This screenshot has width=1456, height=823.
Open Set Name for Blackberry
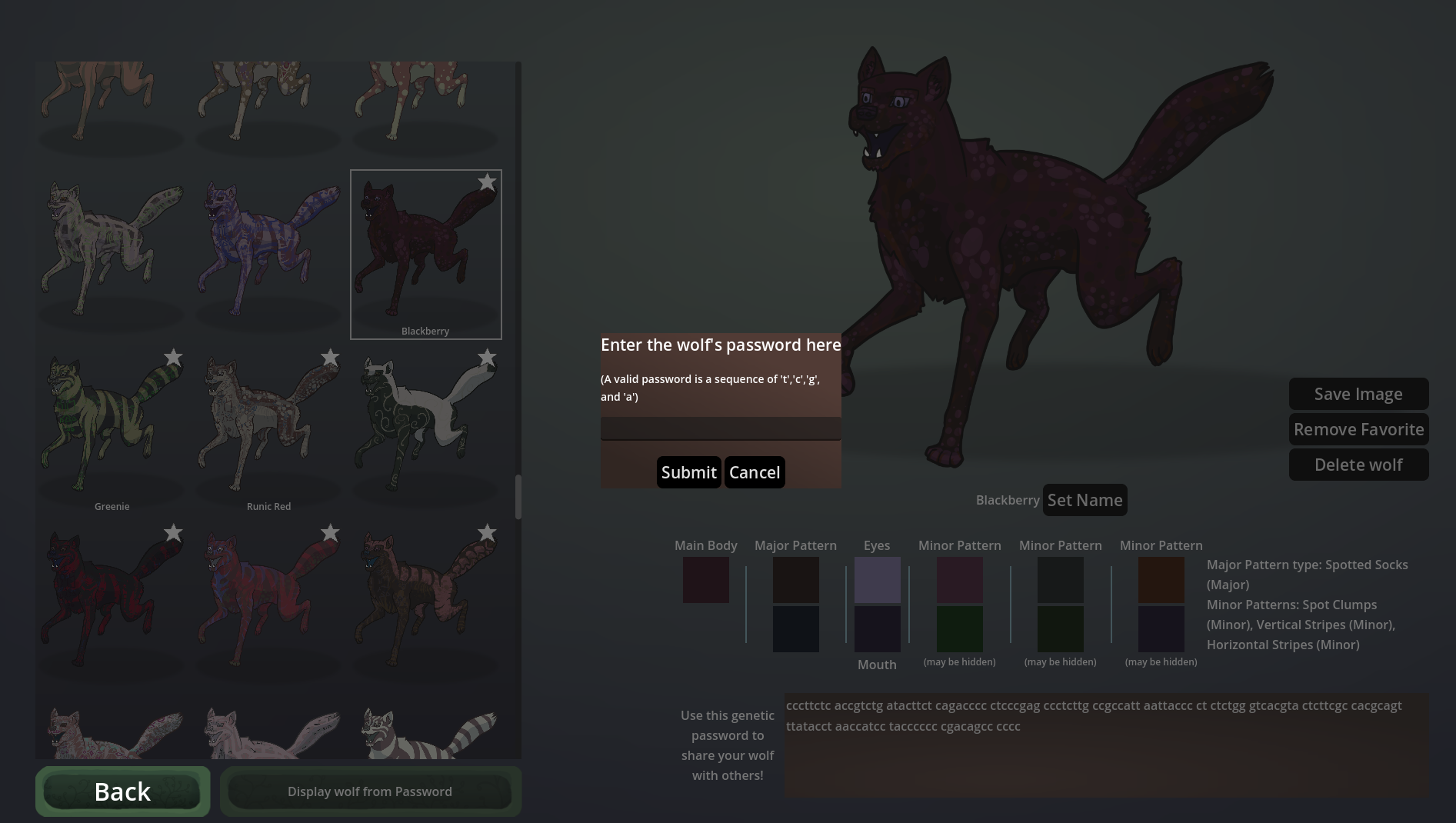(1085, 500)
